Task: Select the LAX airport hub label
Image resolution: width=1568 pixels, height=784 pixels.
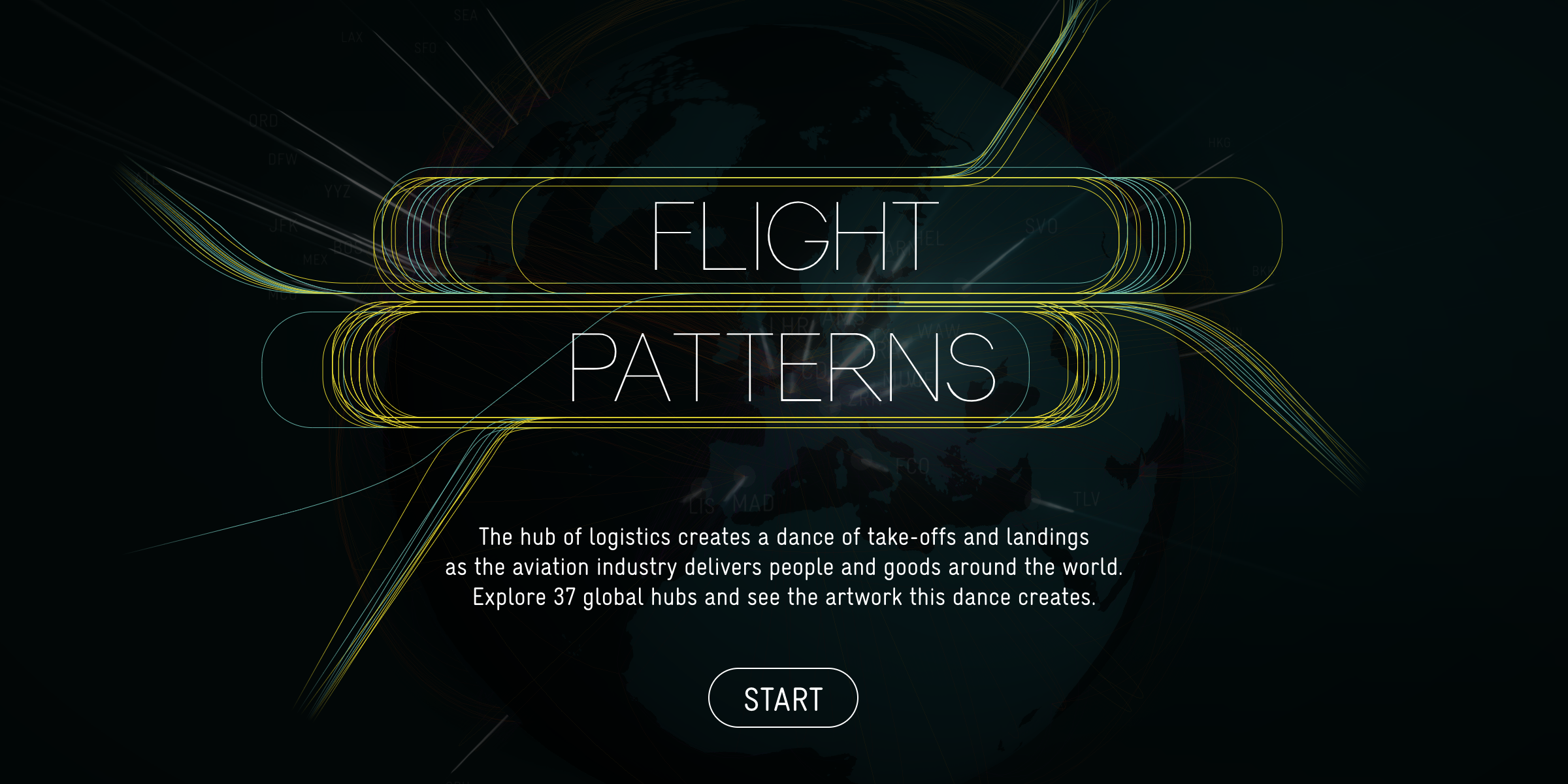Action: tap(352, 36)
